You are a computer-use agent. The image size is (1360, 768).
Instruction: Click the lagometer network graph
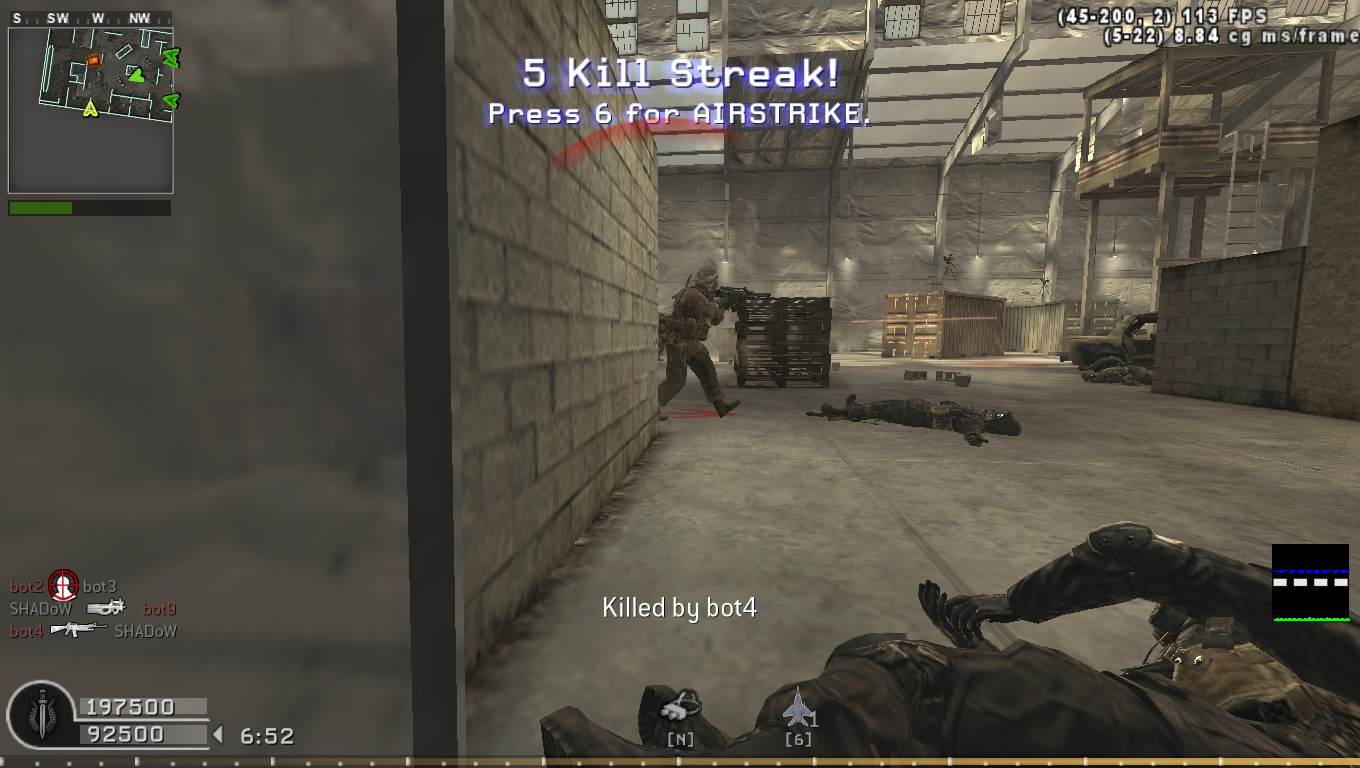(1310, 583)
